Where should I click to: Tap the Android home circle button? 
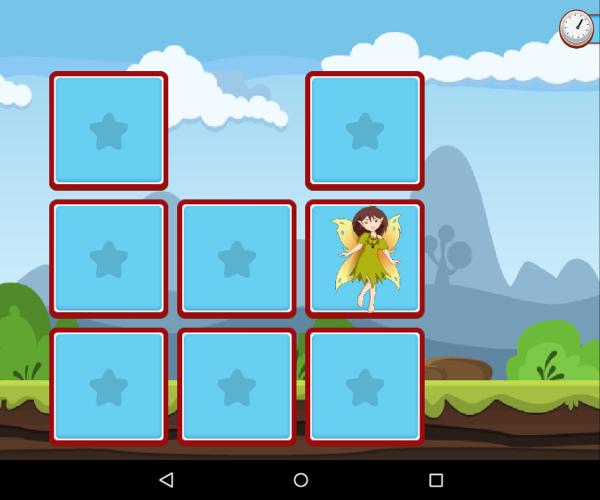300,480
